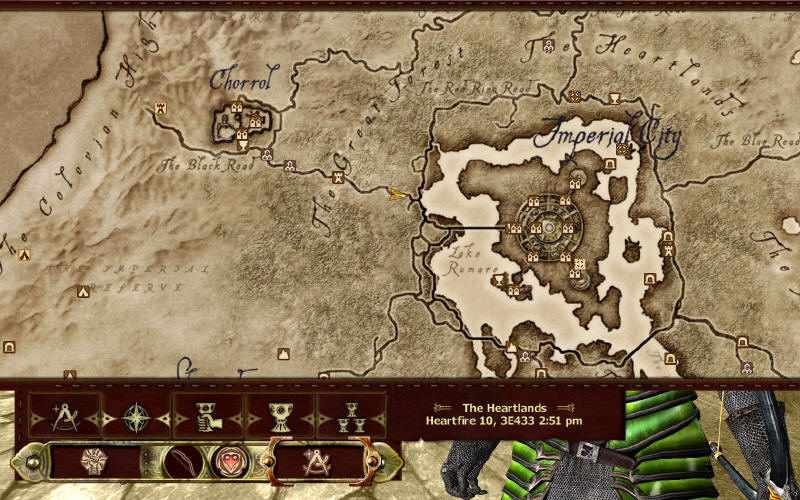Open the local map sub-tab
The width and height of the screenshot is (800, 500).
pos(64,415)
